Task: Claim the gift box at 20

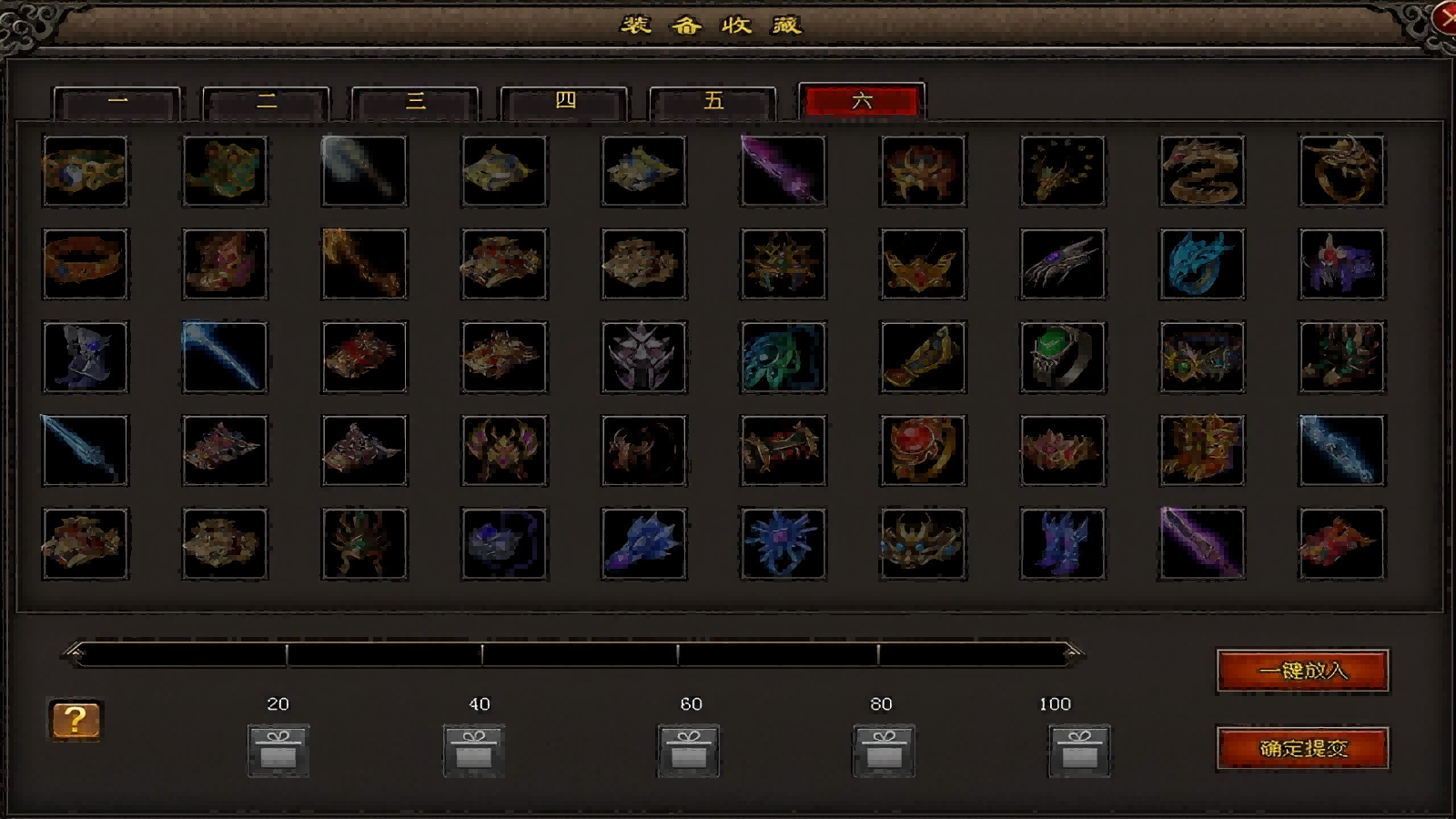Action: pos(278,751)
